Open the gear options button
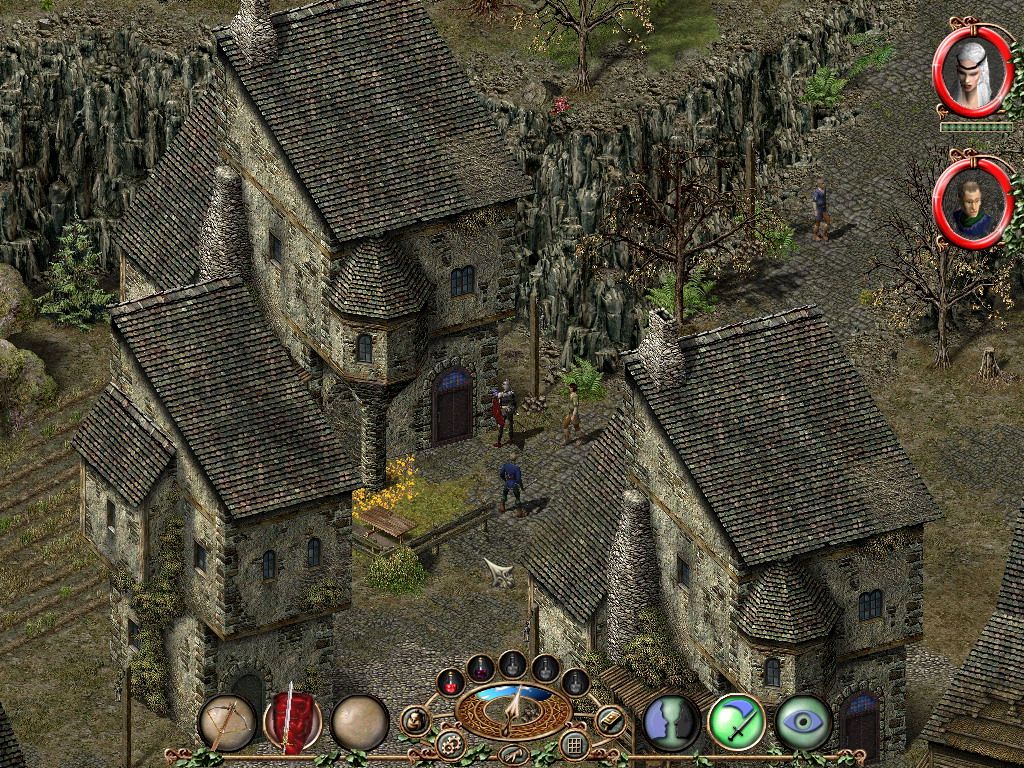This screenshot has height=768, width=1024. [450, 744]
